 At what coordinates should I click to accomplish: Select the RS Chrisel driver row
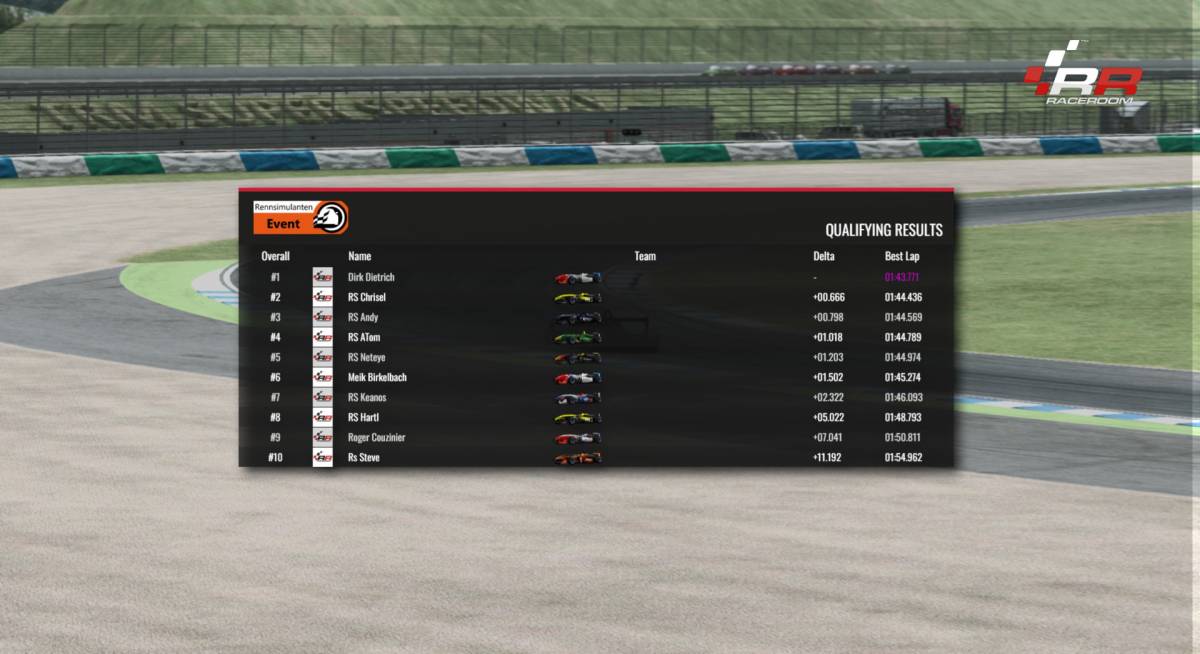(367, 297)
